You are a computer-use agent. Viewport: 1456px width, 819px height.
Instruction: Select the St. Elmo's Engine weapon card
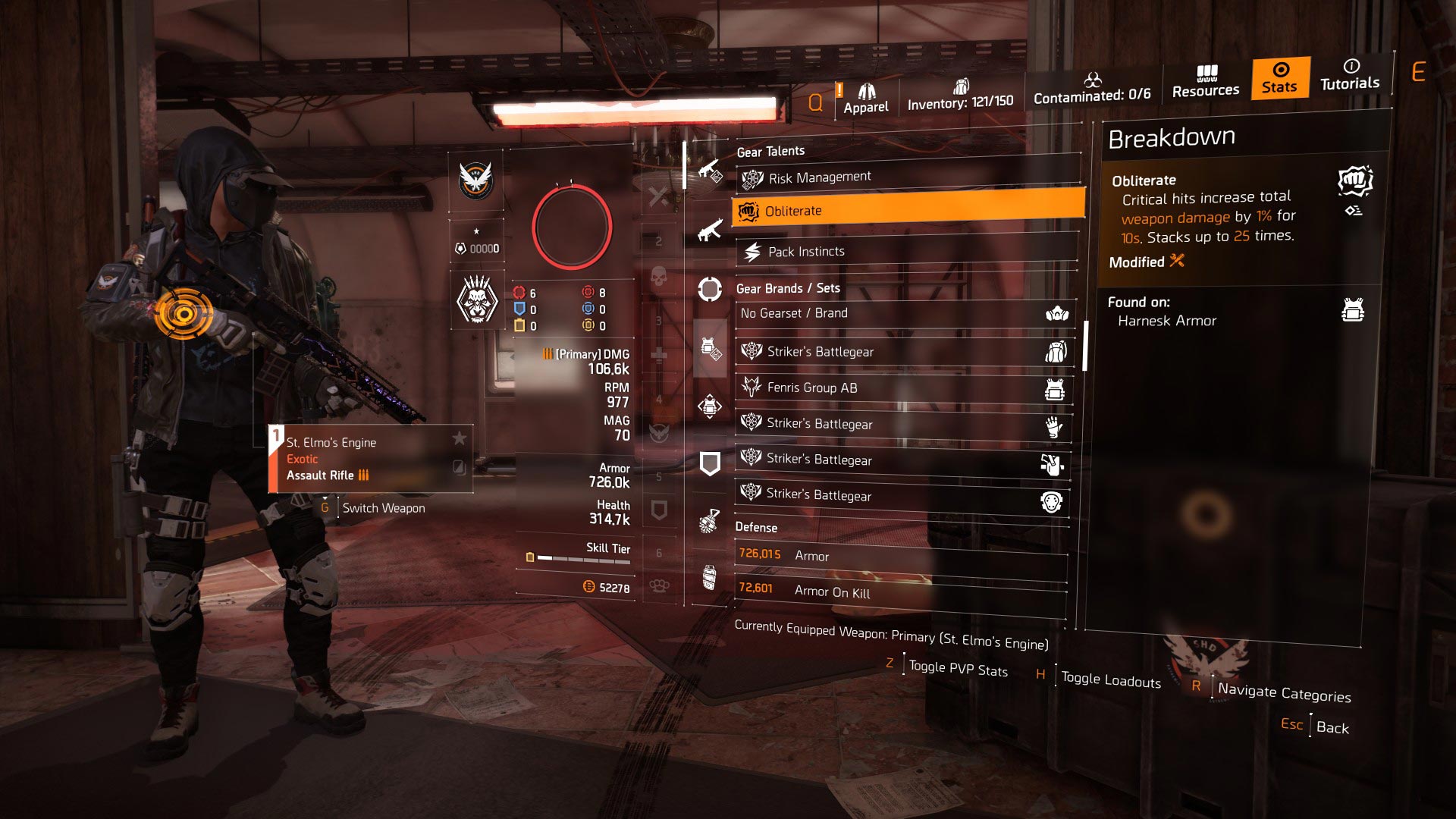coord(371,459)
